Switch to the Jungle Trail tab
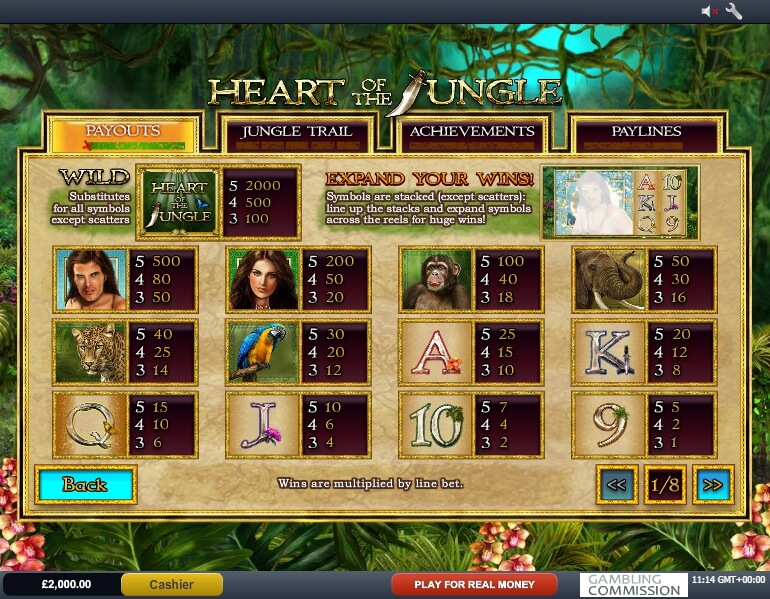 [297, 131]
